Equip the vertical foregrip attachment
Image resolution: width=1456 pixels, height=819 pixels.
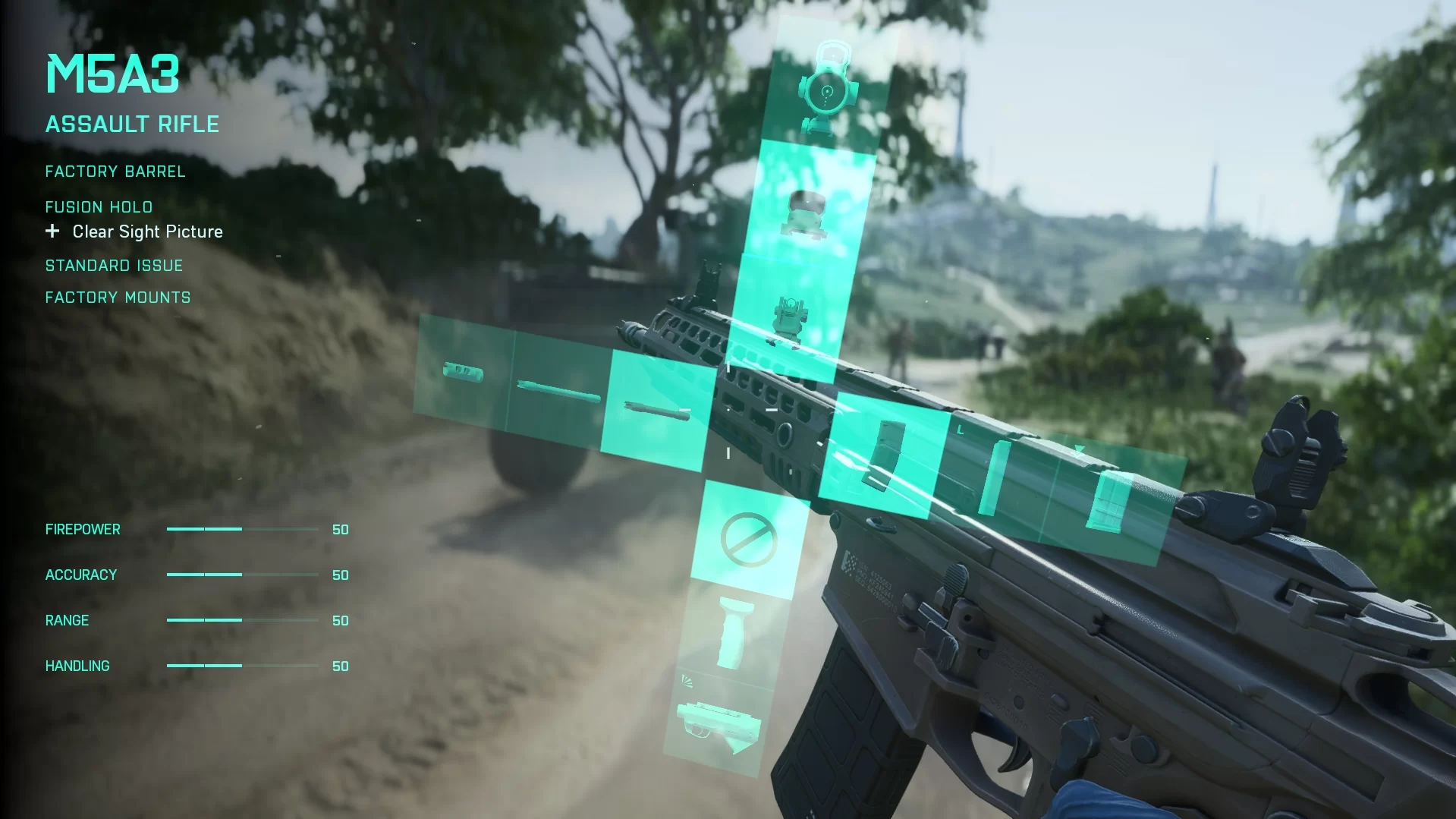[x=733, y=634]
